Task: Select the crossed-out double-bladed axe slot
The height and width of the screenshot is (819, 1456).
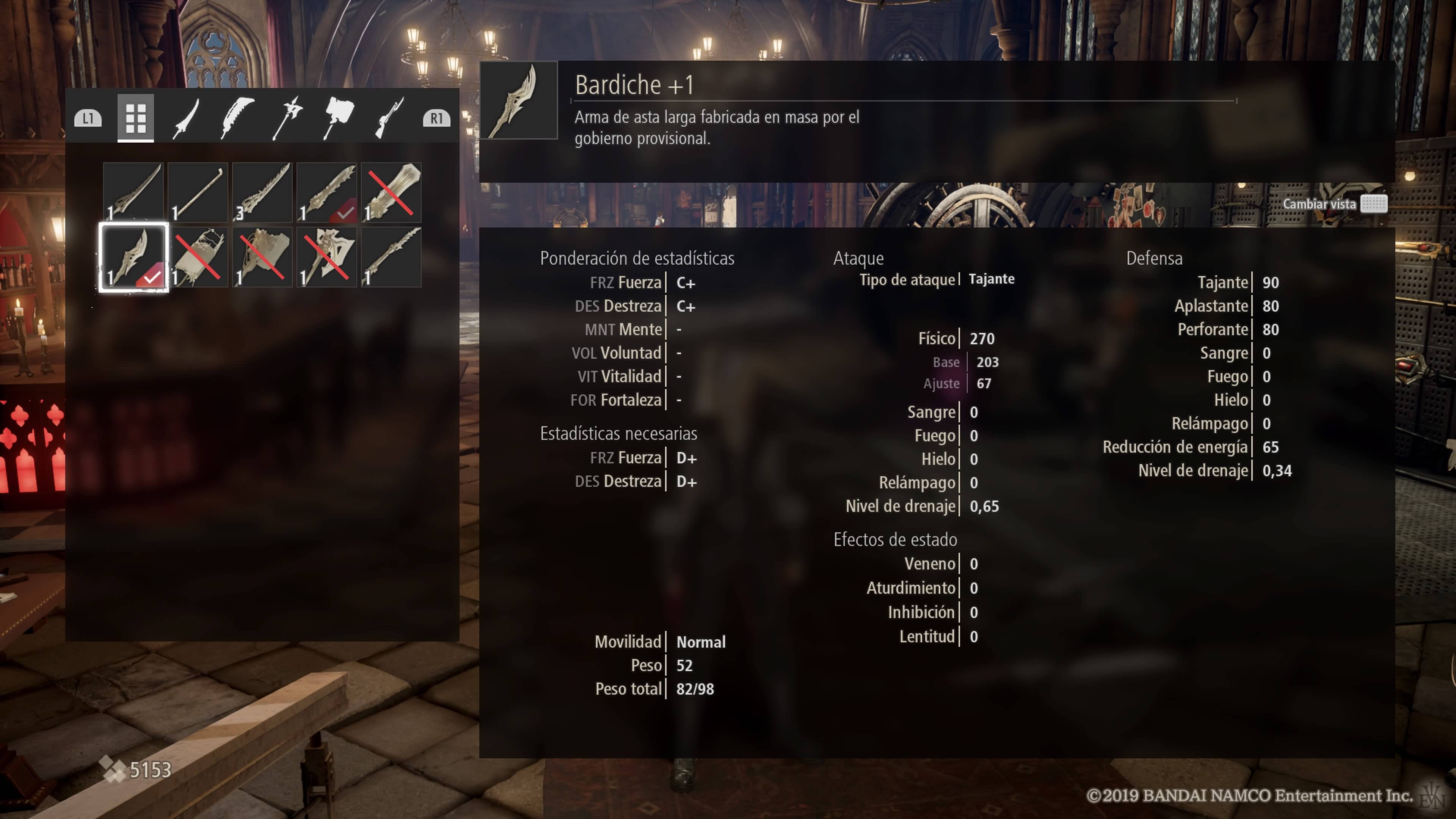Action: pos(327,257)
